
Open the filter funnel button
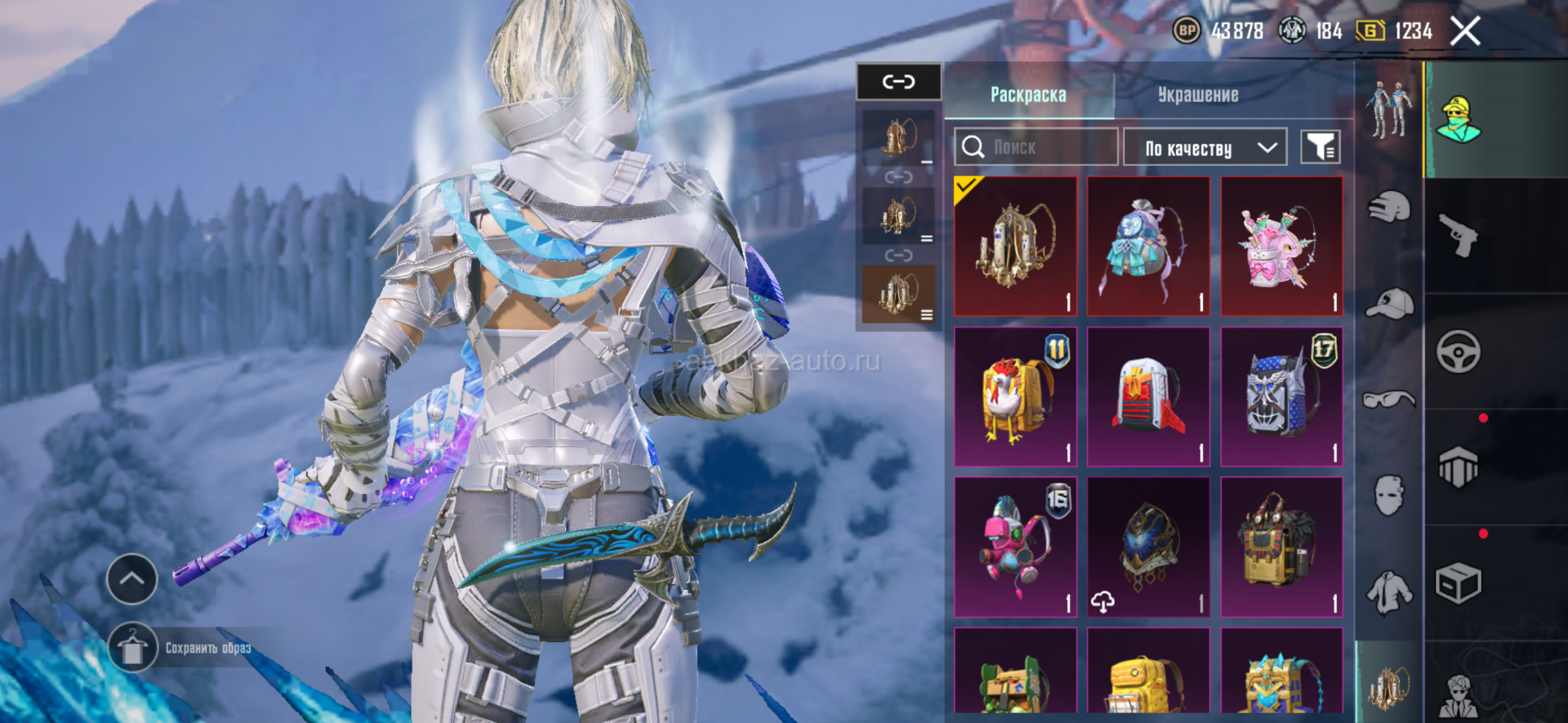pos(1320,148)
